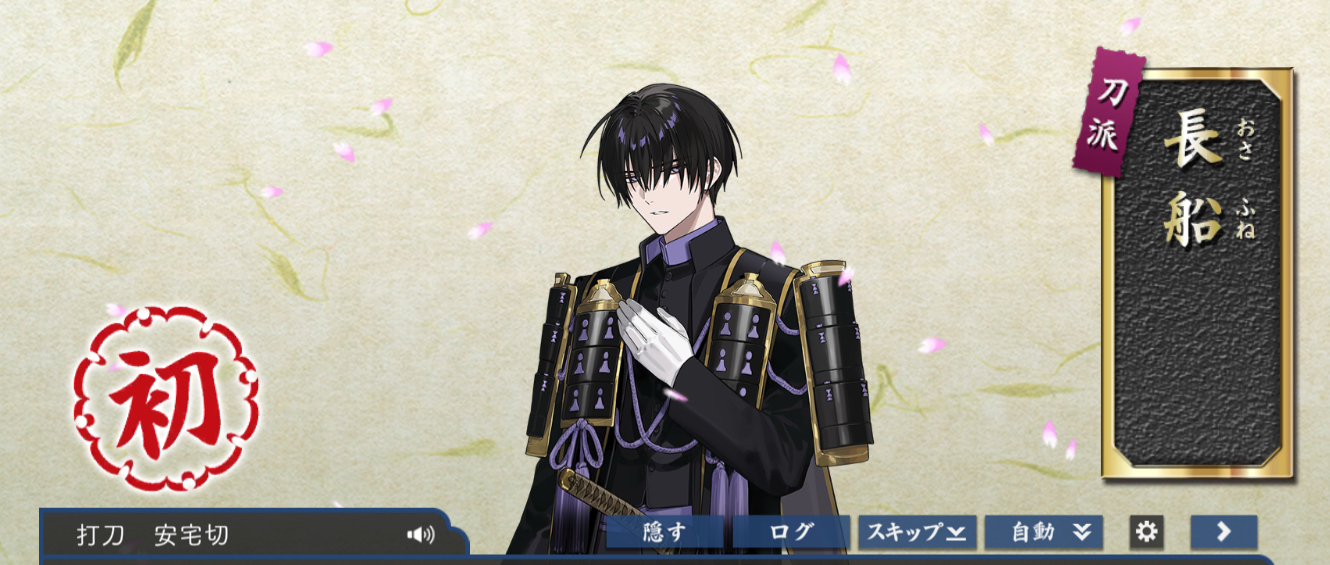Open settings via the gear icon
1330x565 pixels.
point(1146,532)
